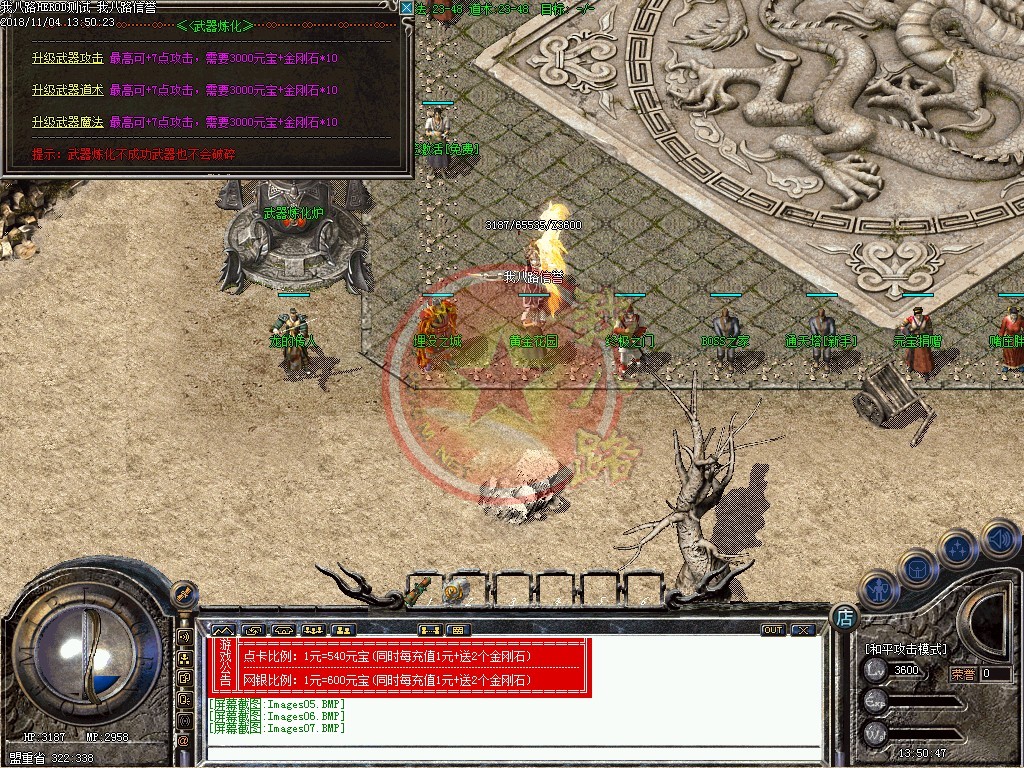Use the gold ring item in belt

456,592
